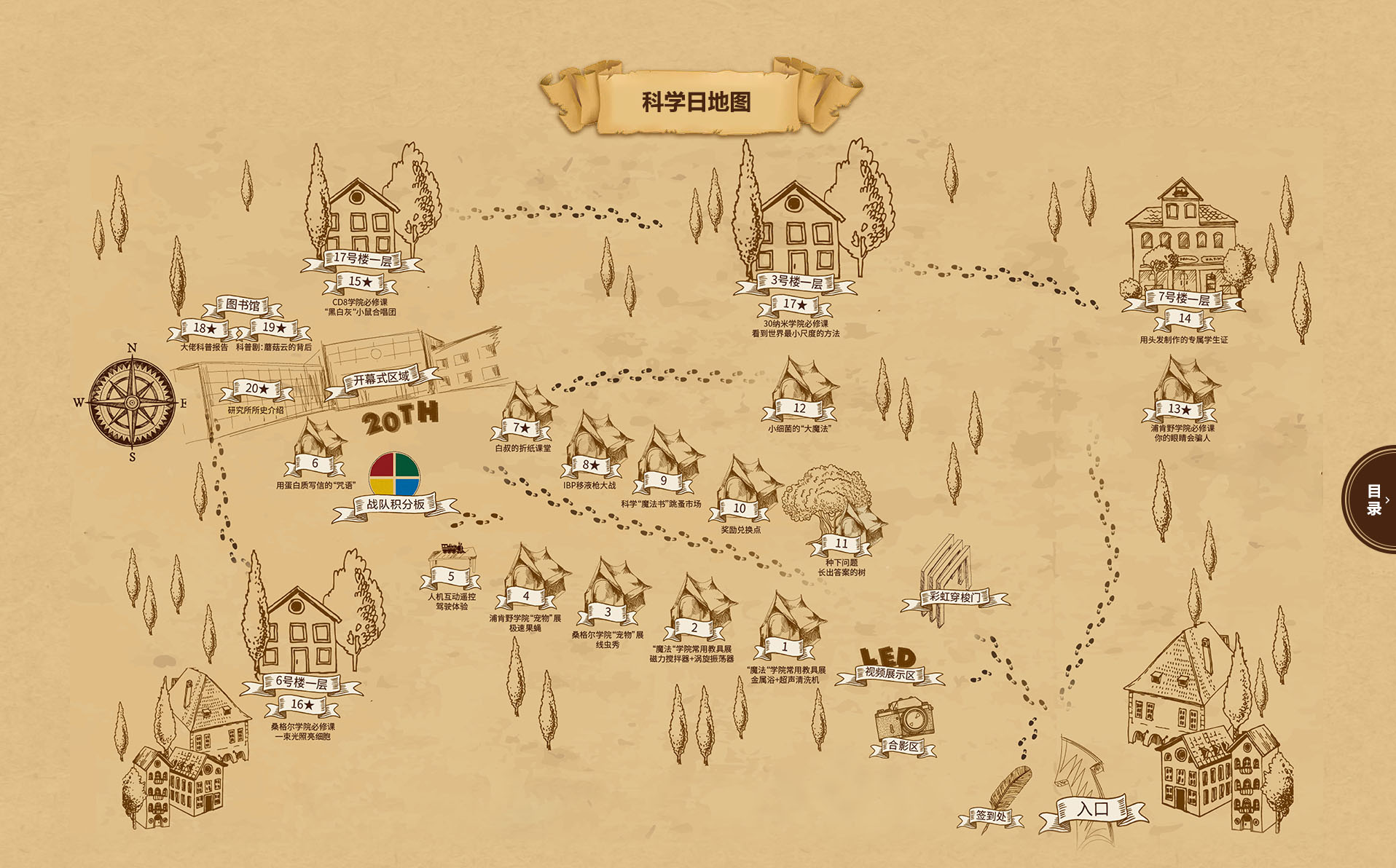Open the 3号楼一层 building banner
The image size is (1396, 868).
pyautogui.click(x=796, y=283)
